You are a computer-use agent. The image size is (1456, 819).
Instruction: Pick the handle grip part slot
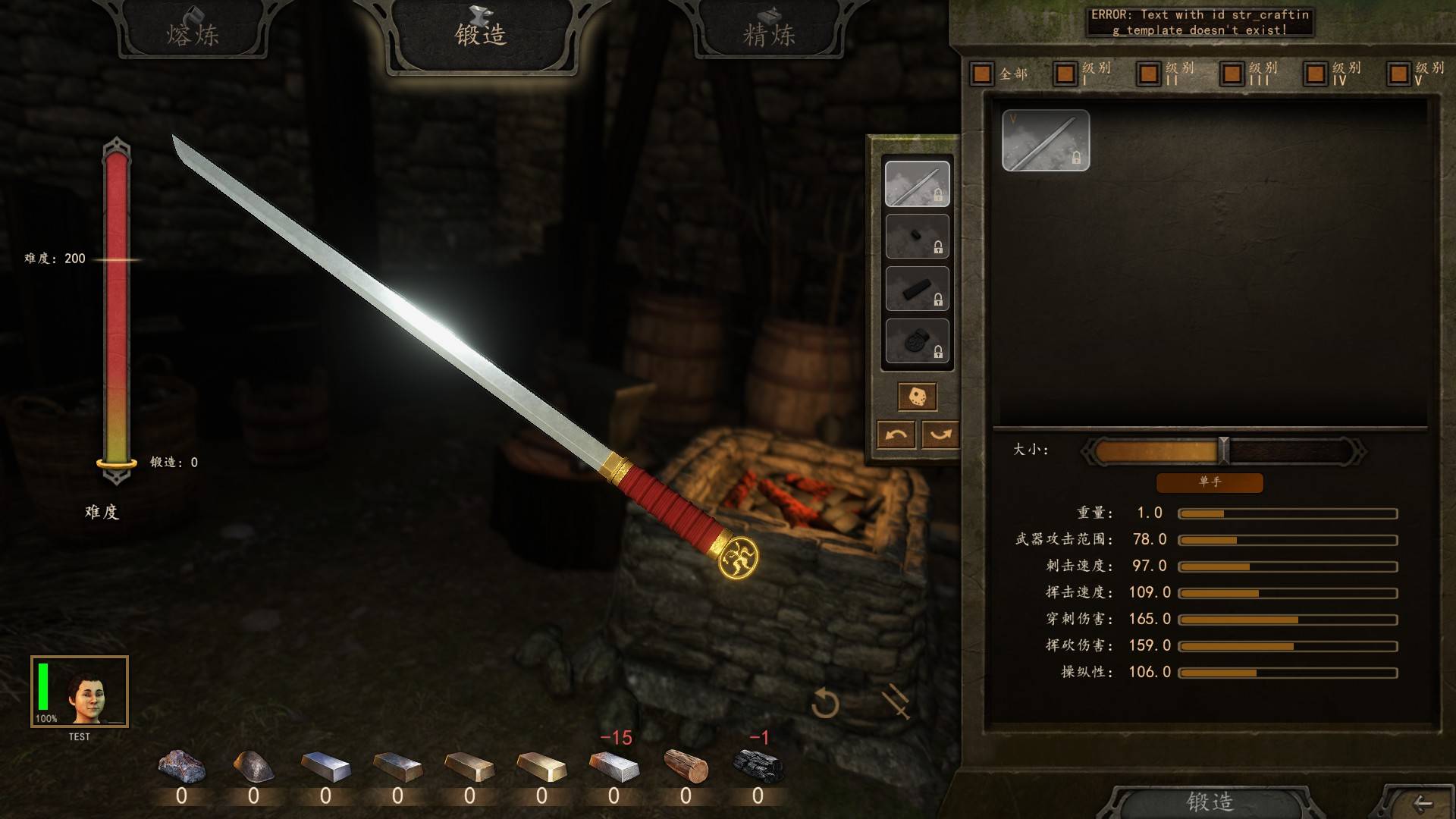point(917,288)
